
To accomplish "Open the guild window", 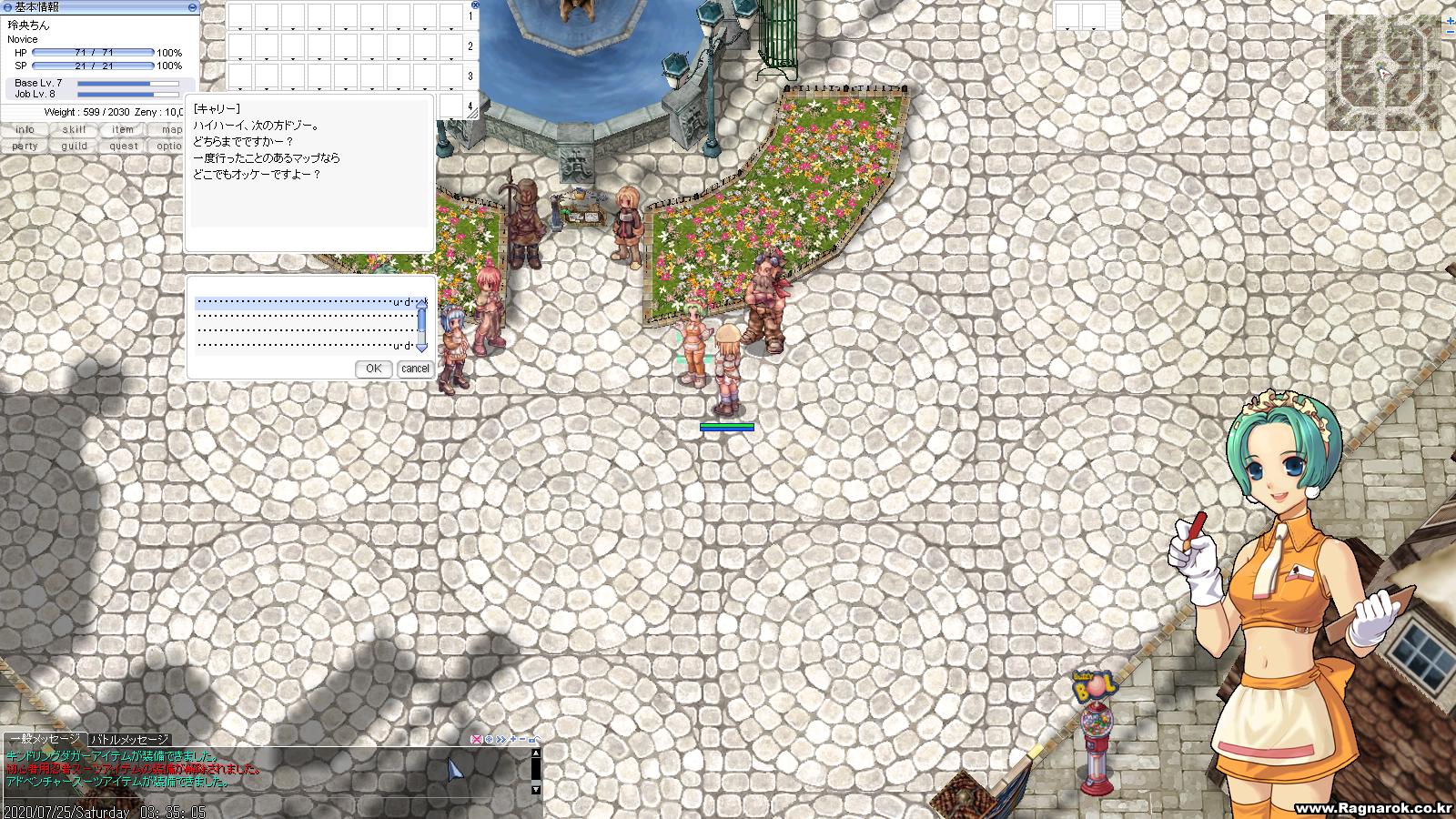I will tap(75, 146).
